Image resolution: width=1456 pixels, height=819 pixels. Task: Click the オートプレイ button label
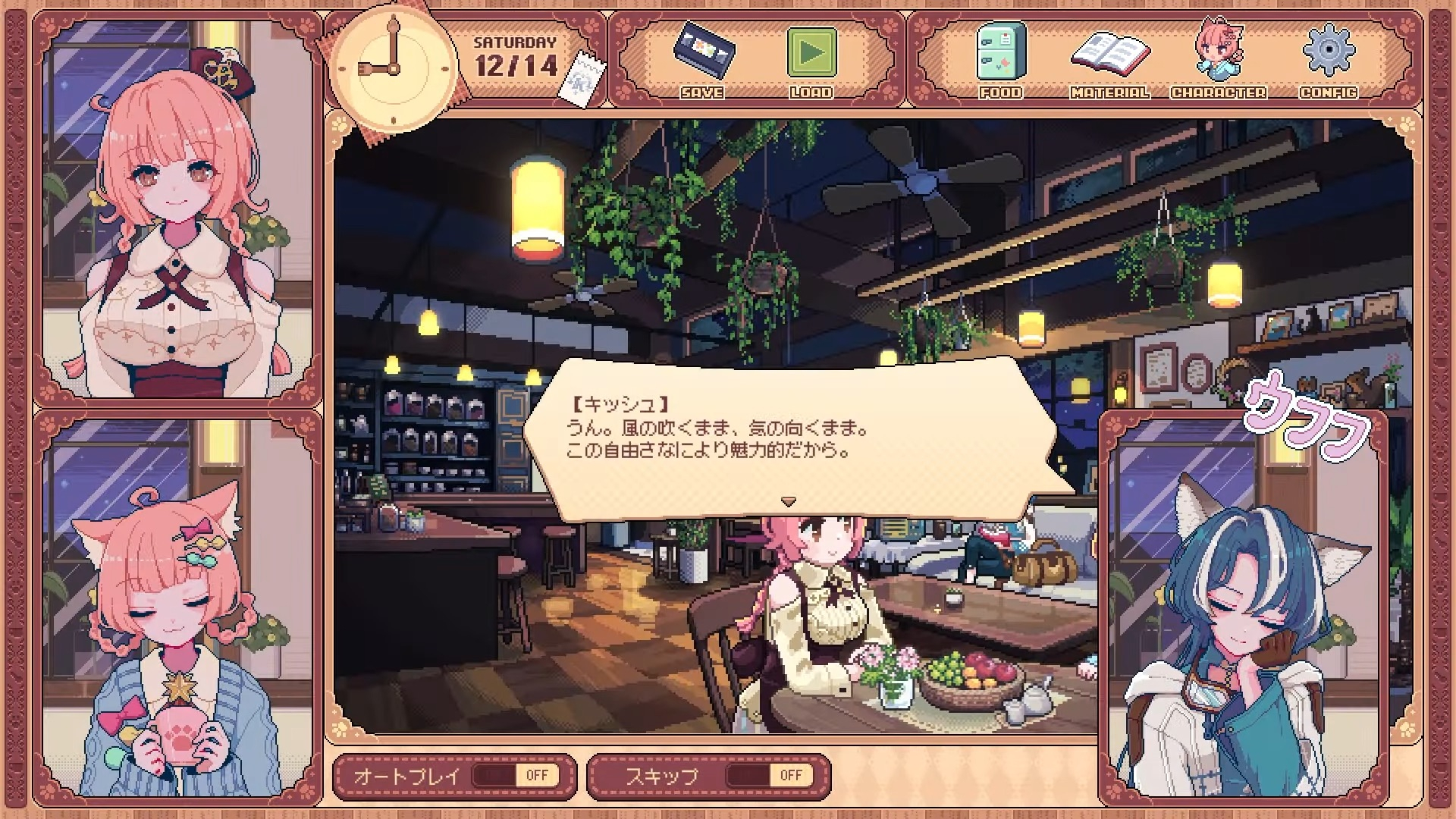407,774
